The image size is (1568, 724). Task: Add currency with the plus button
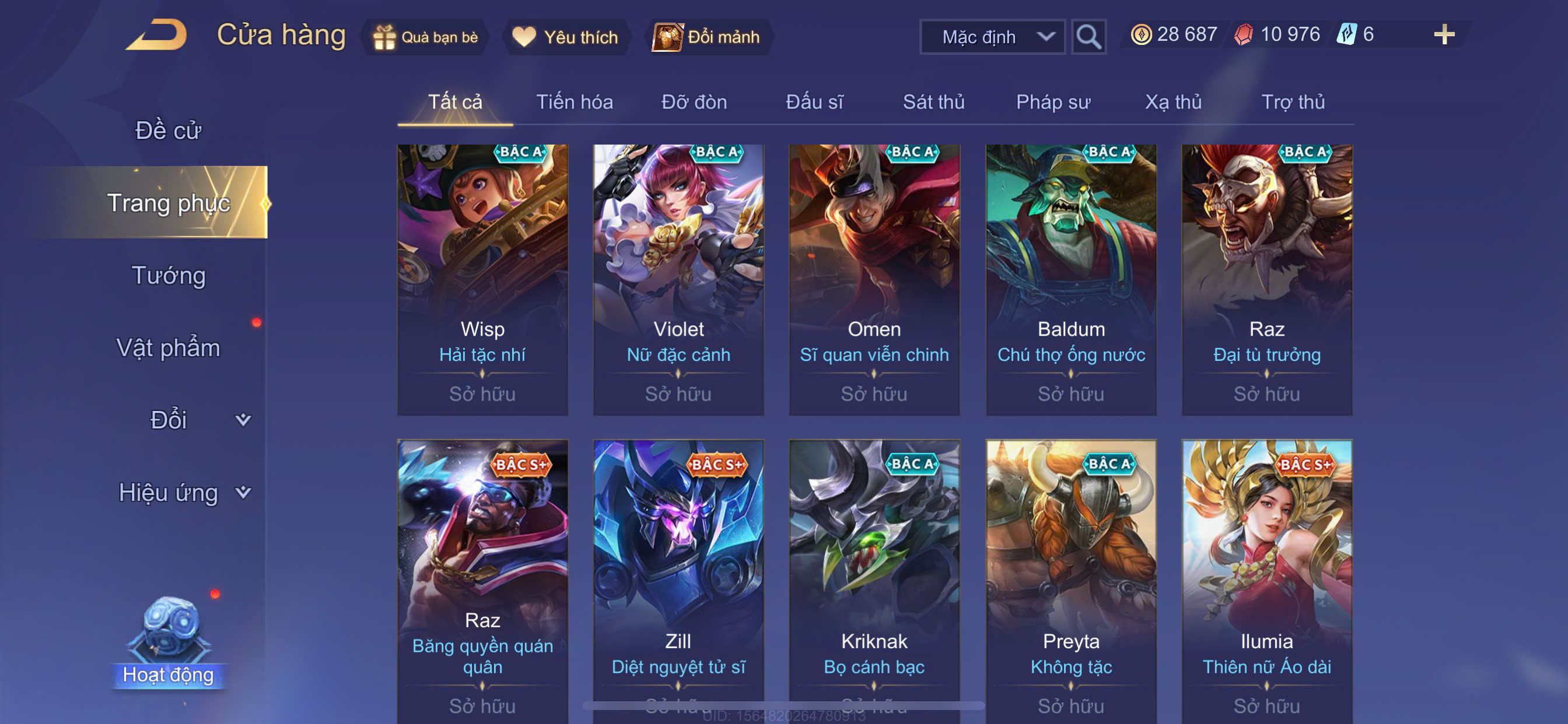[1443, 34]
